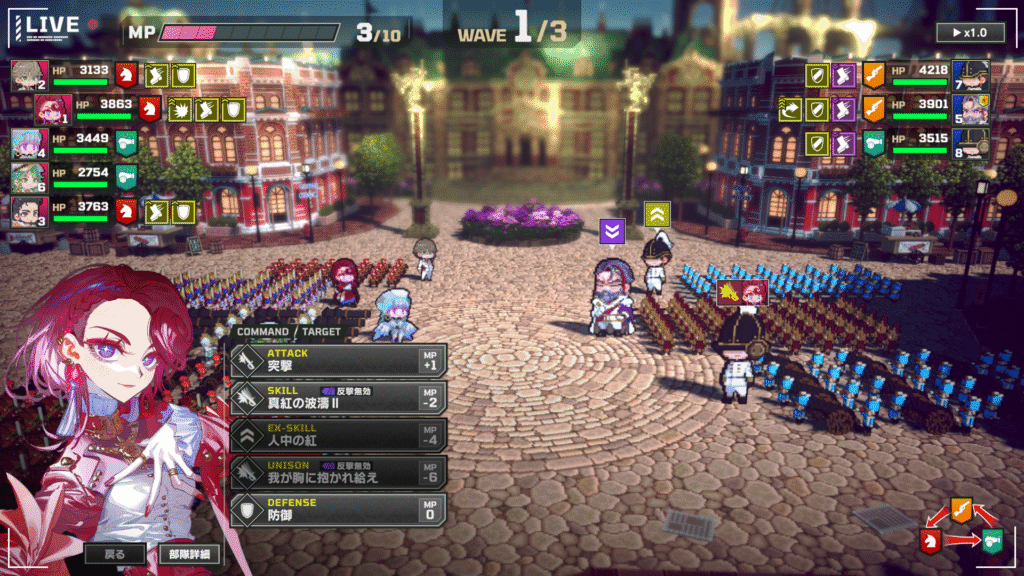The width and height of the screenshot is (1024, 576).
Task: Select the DEFENSE 防御 command
Action: point(338,509)
